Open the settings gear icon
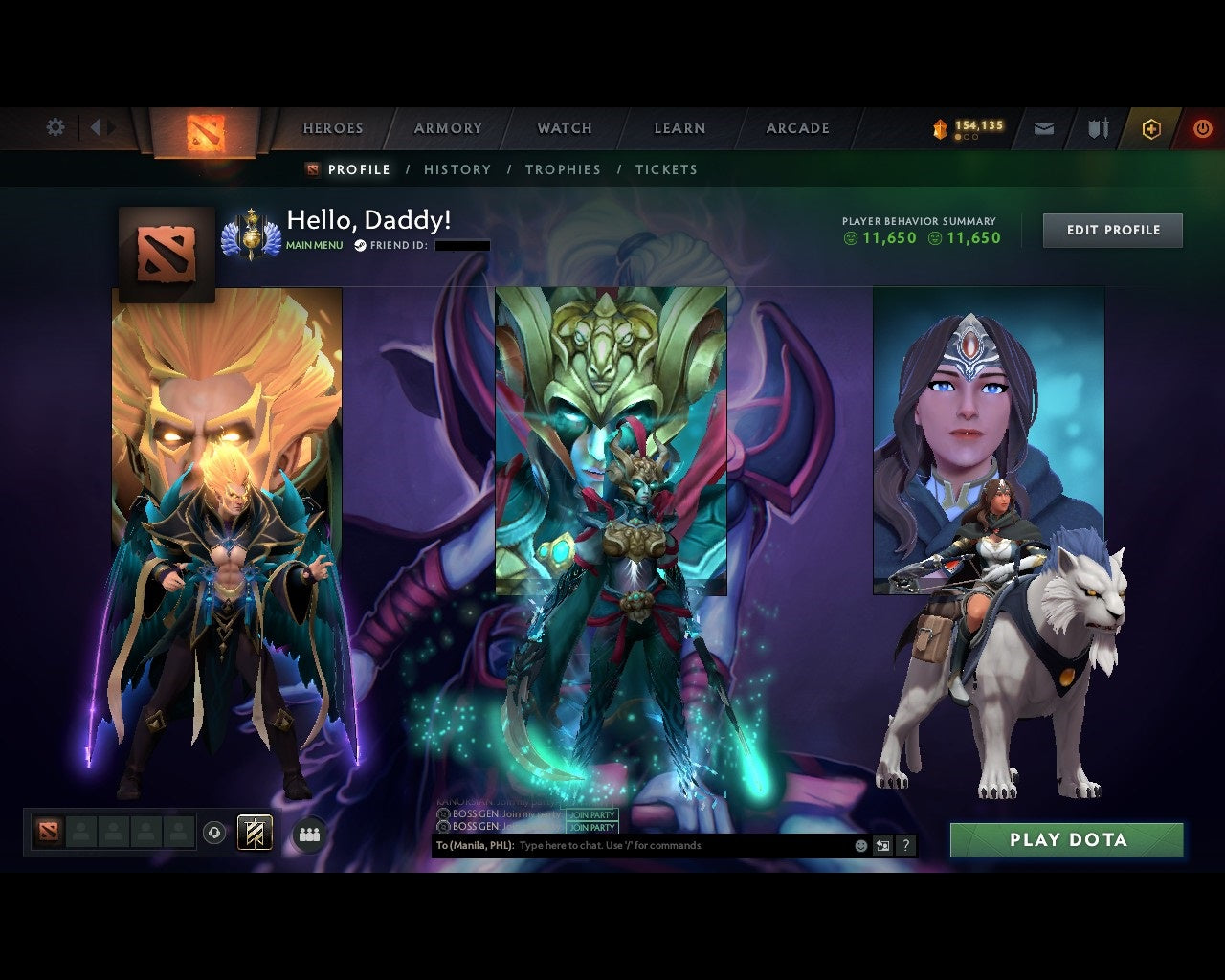 click(56, 126)
